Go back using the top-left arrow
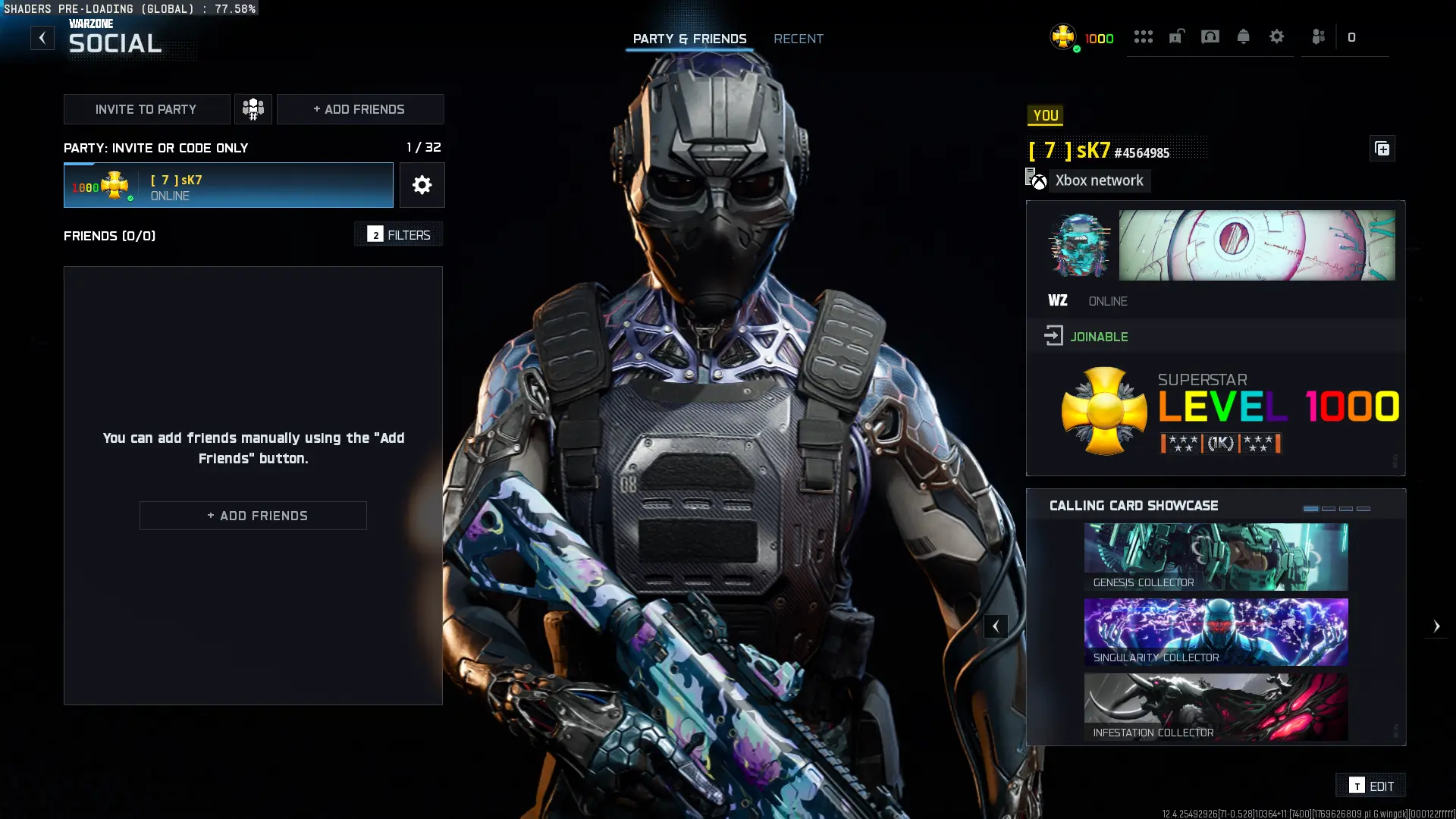1456x819 pixels. 42,37
